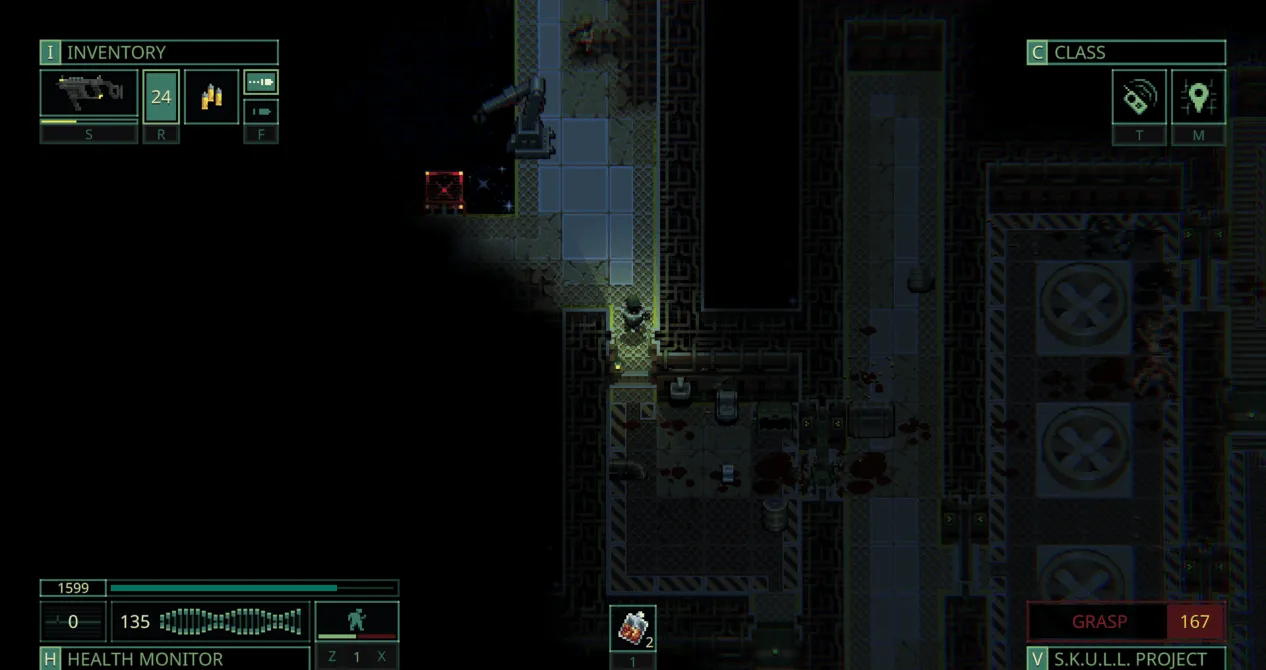Activate the radio transmitter tool icon

tap(1139, 98)
